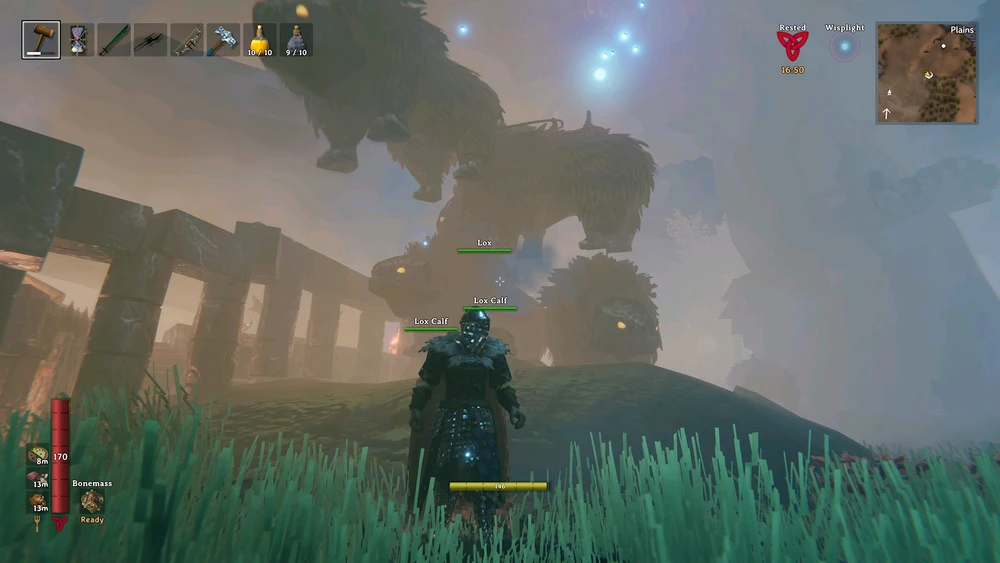This screenshot has height=563, width=1000.
Task: Select the wooden hammer hotbar slot
Action: pos(39,39)
